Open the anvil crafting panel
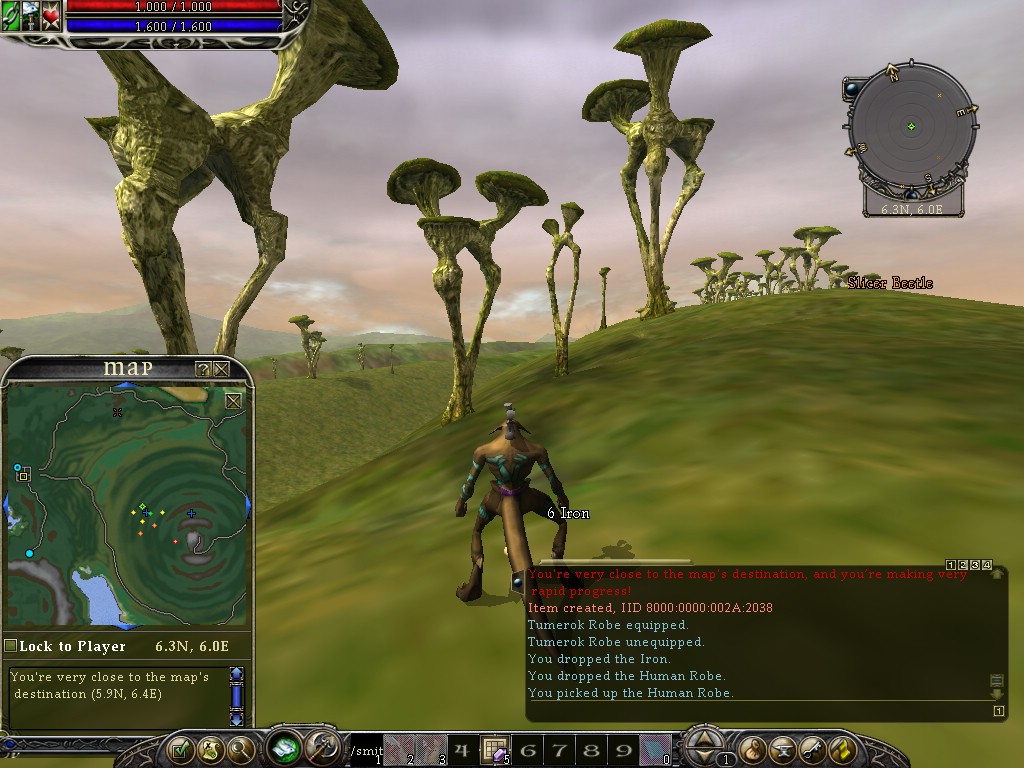Screen dimensions: 1024x768 (x=784, y=748)
